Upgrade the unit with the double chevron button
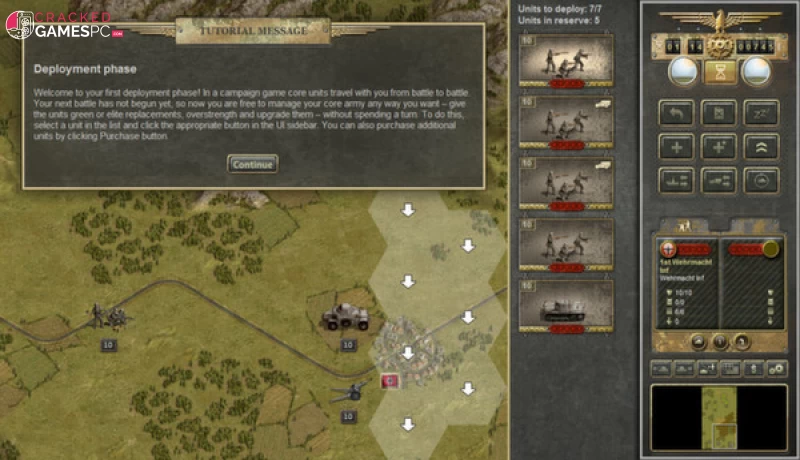Screen dimensions: 800x460 pyautogui.click(x=761, y=146)
